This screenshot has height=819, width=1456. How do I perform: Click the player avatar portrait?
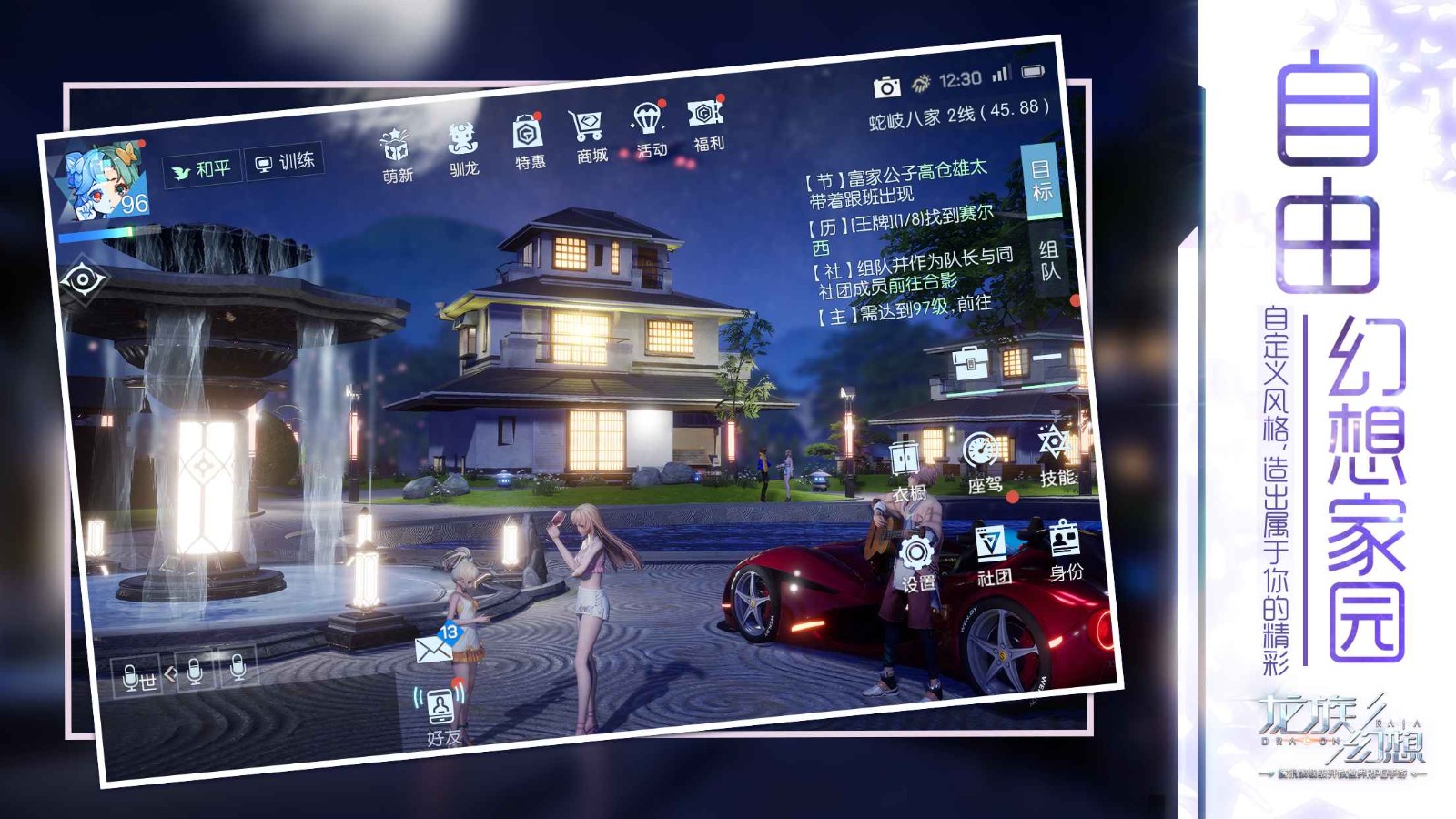tap(103, 183)
